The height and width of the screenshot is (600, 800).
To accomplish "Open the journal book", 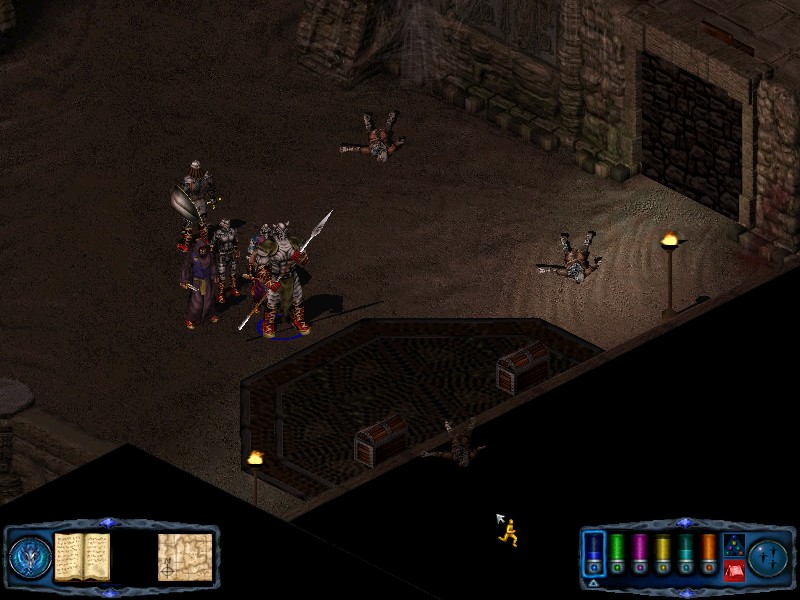I will click(x=81, y=556).
